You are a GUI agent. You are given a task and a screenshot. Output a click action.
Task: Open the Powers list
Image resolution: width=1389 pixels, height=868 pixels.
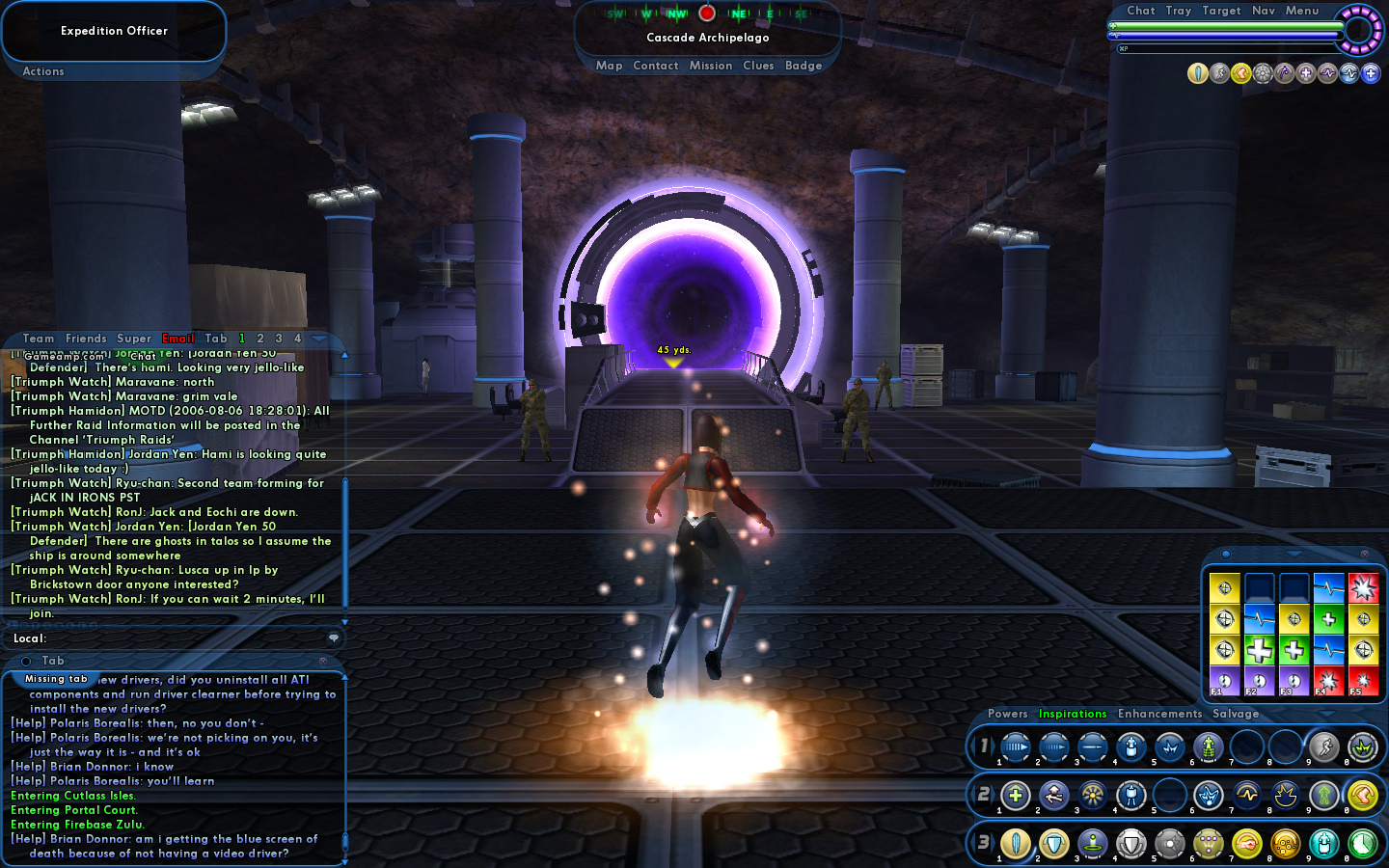[1008, 714]
